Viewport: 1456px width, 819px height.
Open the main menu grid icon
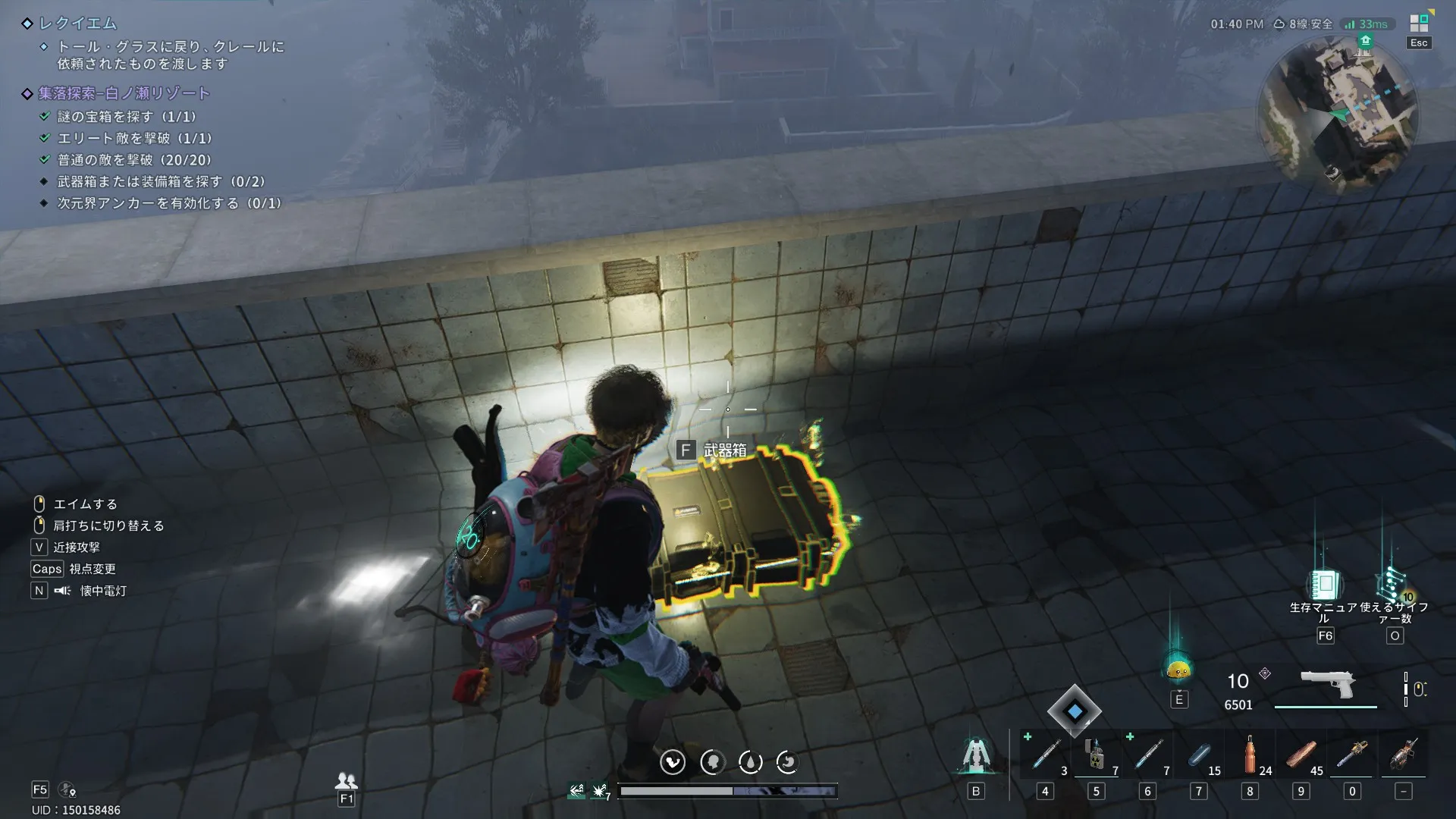[x=1419, y=24]
